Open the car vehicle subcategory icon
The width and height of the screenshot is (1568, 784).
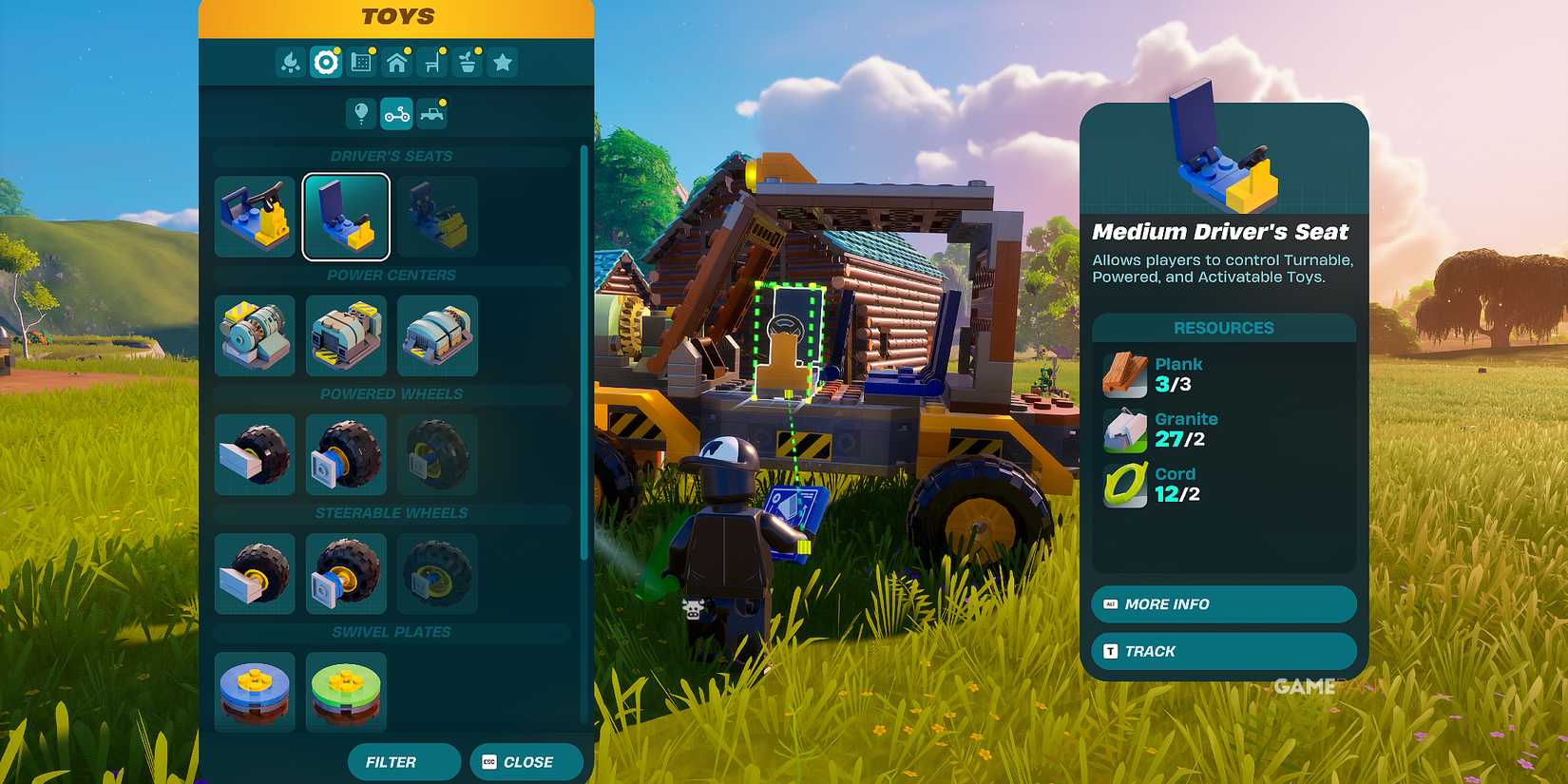point(430,113)
